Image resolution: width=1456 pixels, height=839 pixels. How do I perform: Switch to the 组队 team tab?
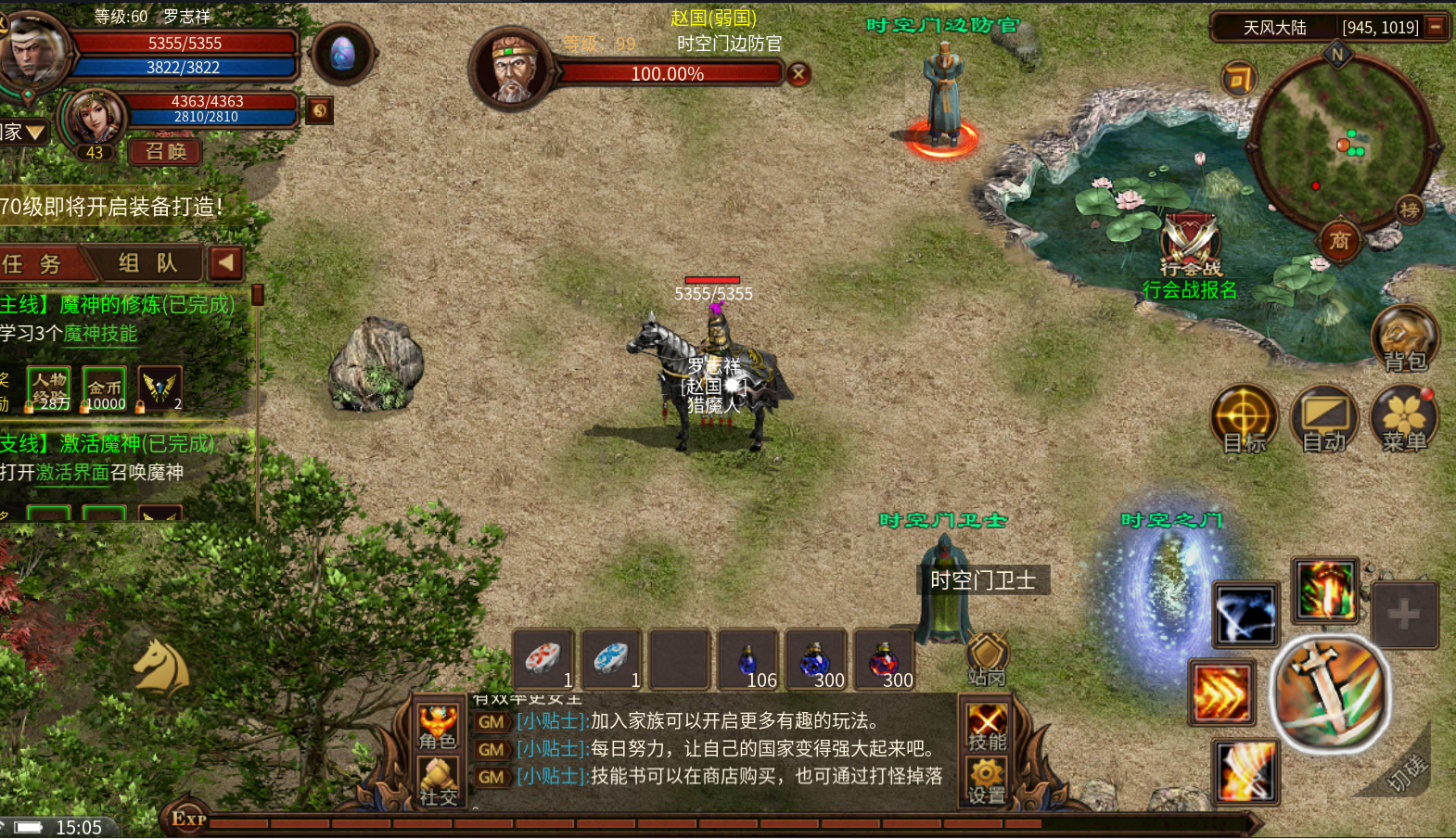point(148,263)
